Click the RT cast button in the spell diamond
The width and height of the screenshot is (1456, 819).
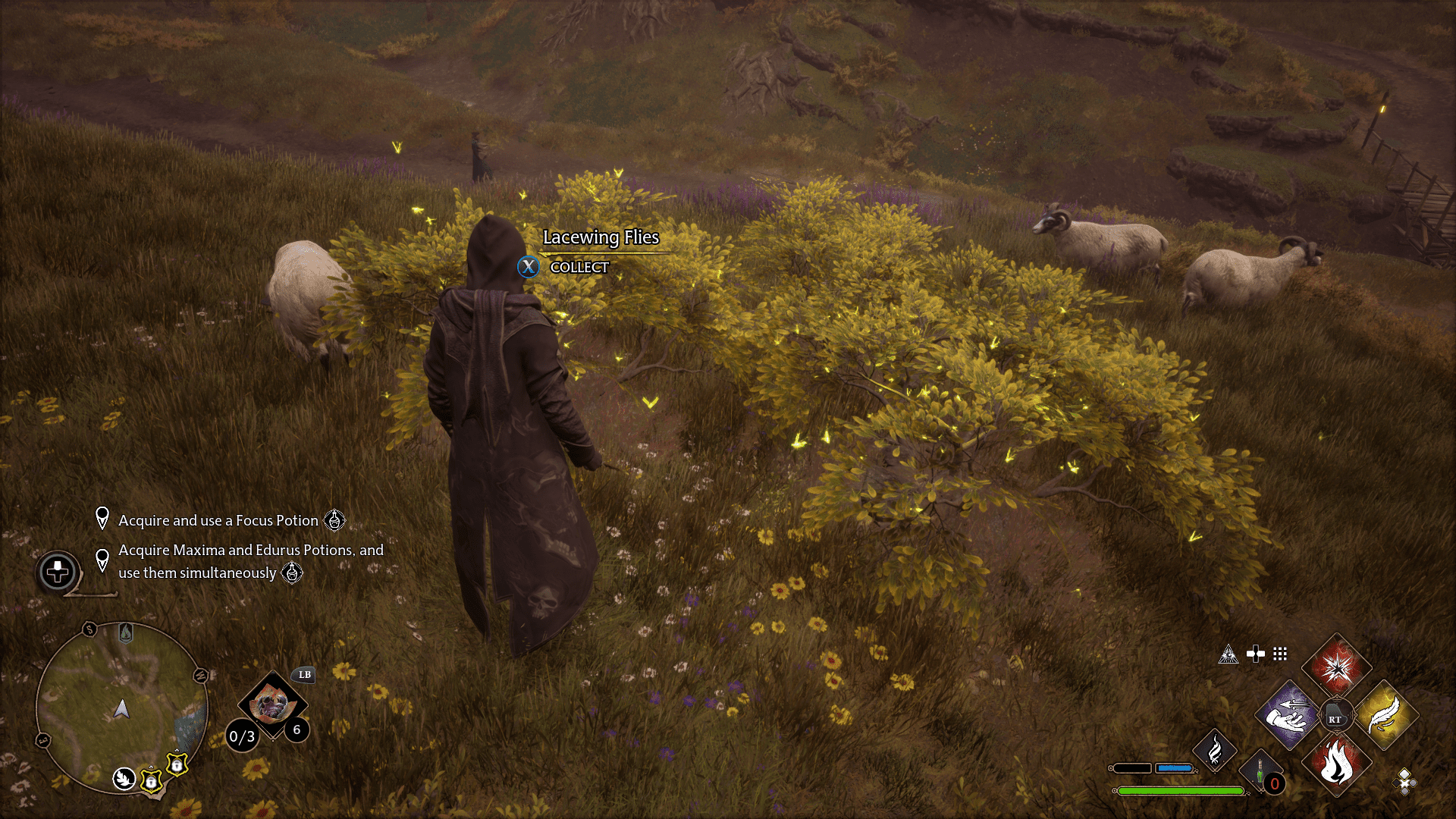[1336, 715]
